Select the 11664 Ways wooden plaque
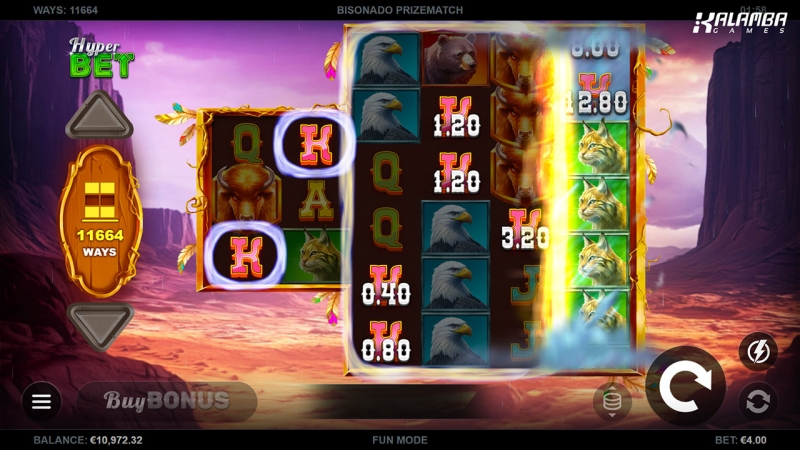Image resolution: width=800 pixels, height=450 pixels. (x=100, y=220)
